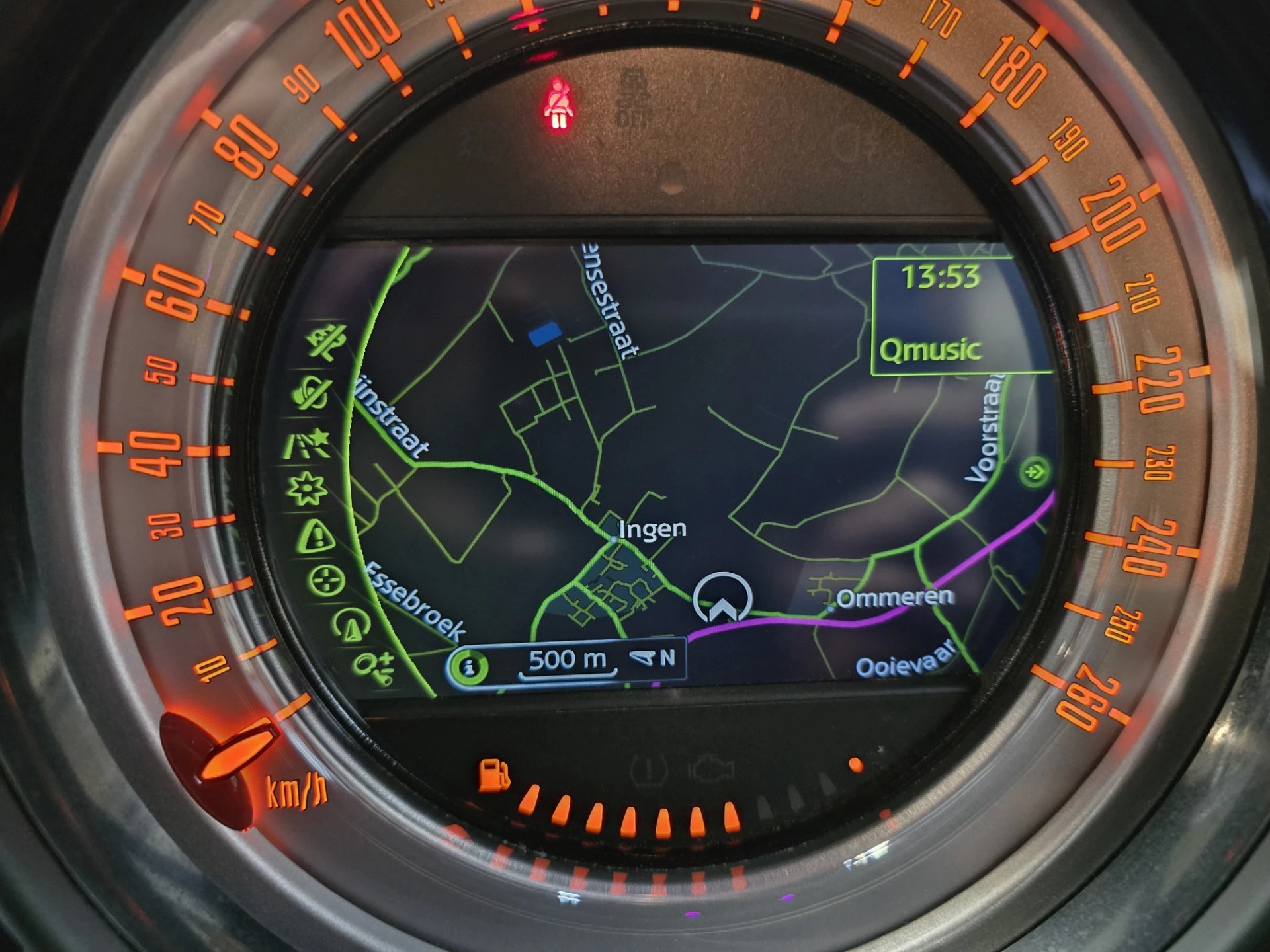This screenshot has height=952, width=1270.
Task: Open the warning triangle traffic icon
Action: 317,536
